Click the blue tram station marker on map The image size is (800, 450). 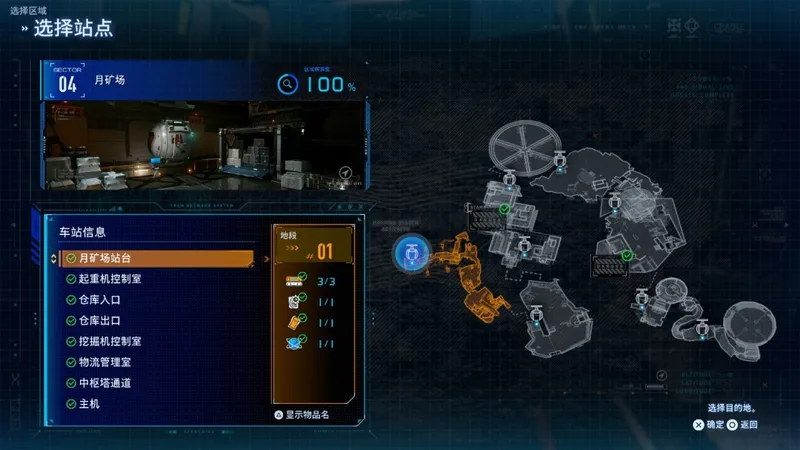(410, 254)
